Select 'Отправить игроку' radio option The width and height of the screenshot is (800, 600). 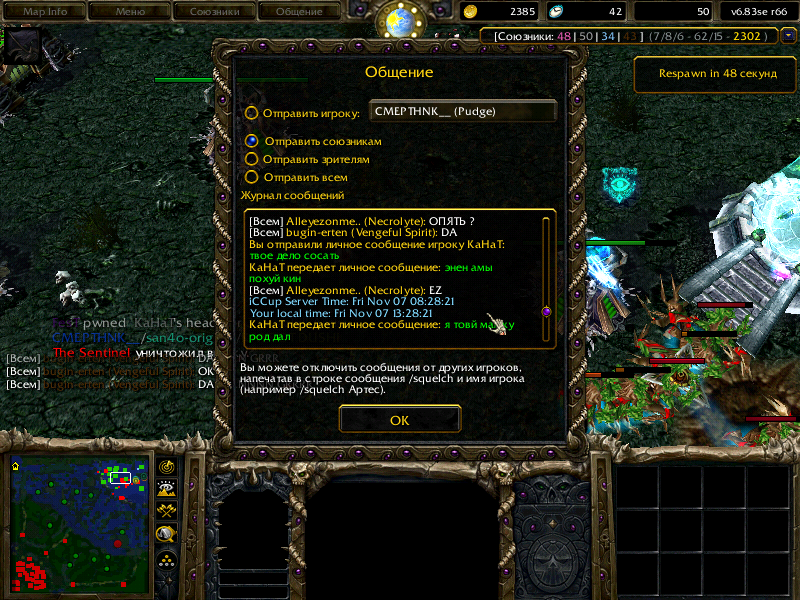pyautogui.click(x=252, y=113)
